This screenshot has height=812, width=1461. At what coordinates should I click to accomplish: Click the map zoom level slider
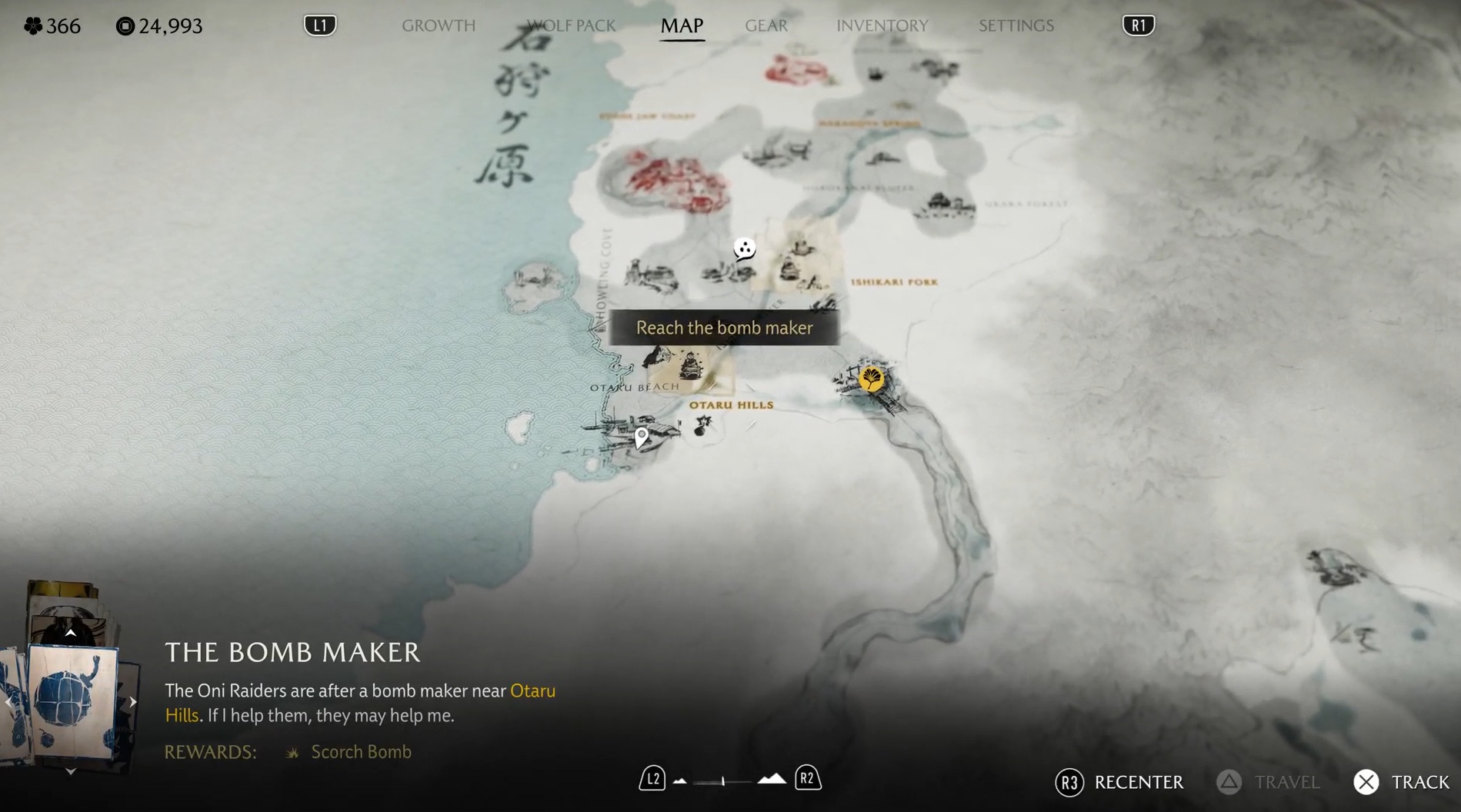[x=723, y=781]
